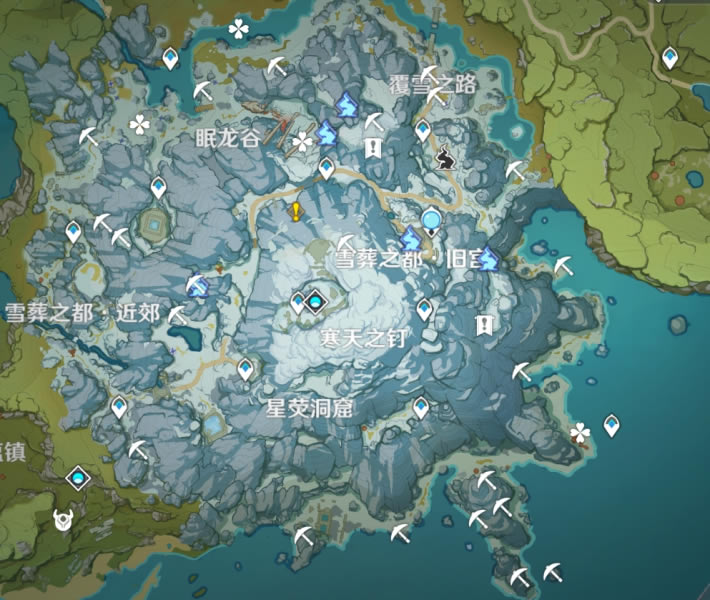Viewport: 710px width, 600px height.
Task: Select the horned mask map marker
Action: [x=63, y=520]
